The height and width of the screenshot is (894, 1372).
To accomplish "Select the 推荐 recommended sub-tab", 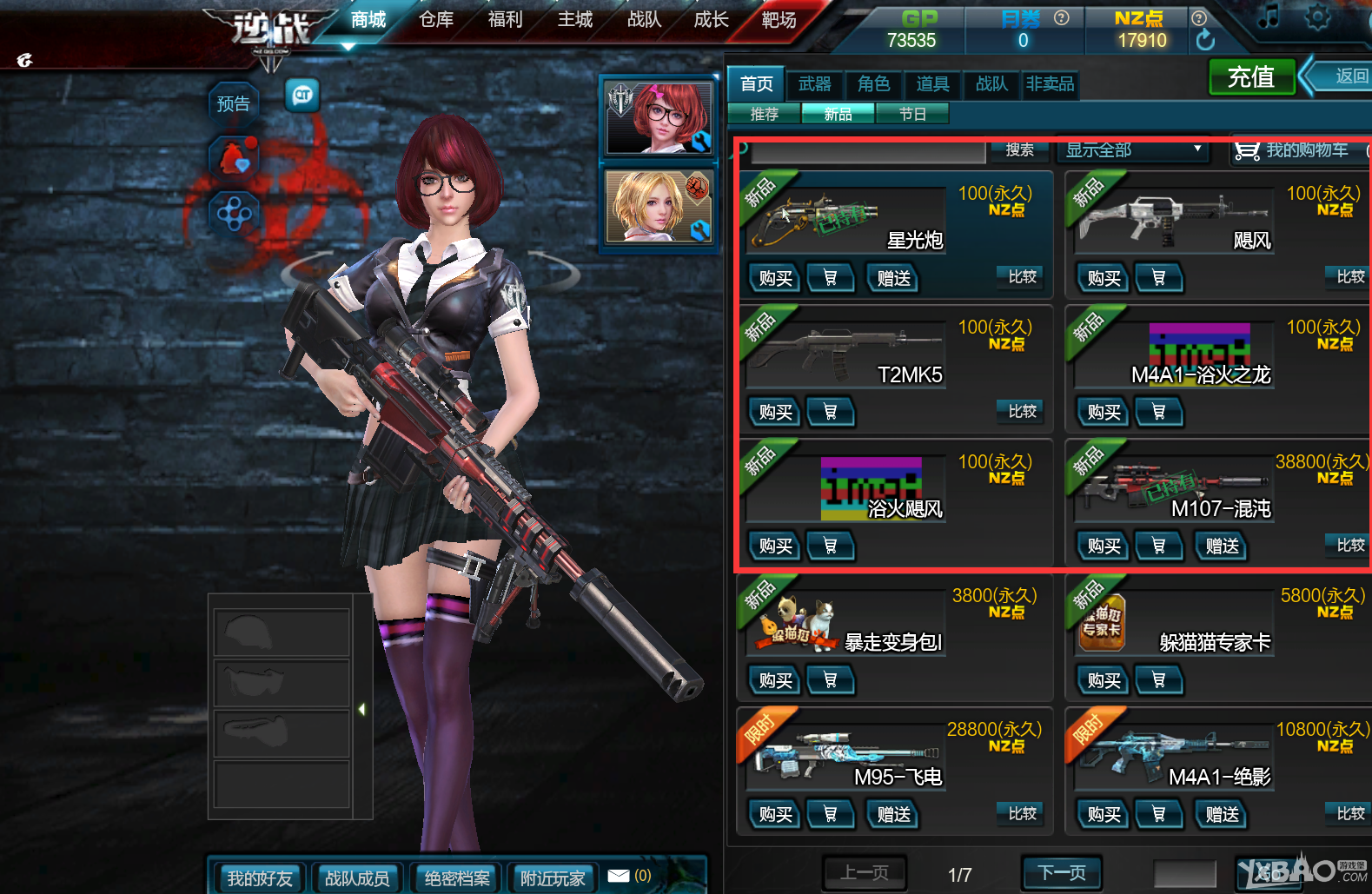I will click(x=764, y=114).
